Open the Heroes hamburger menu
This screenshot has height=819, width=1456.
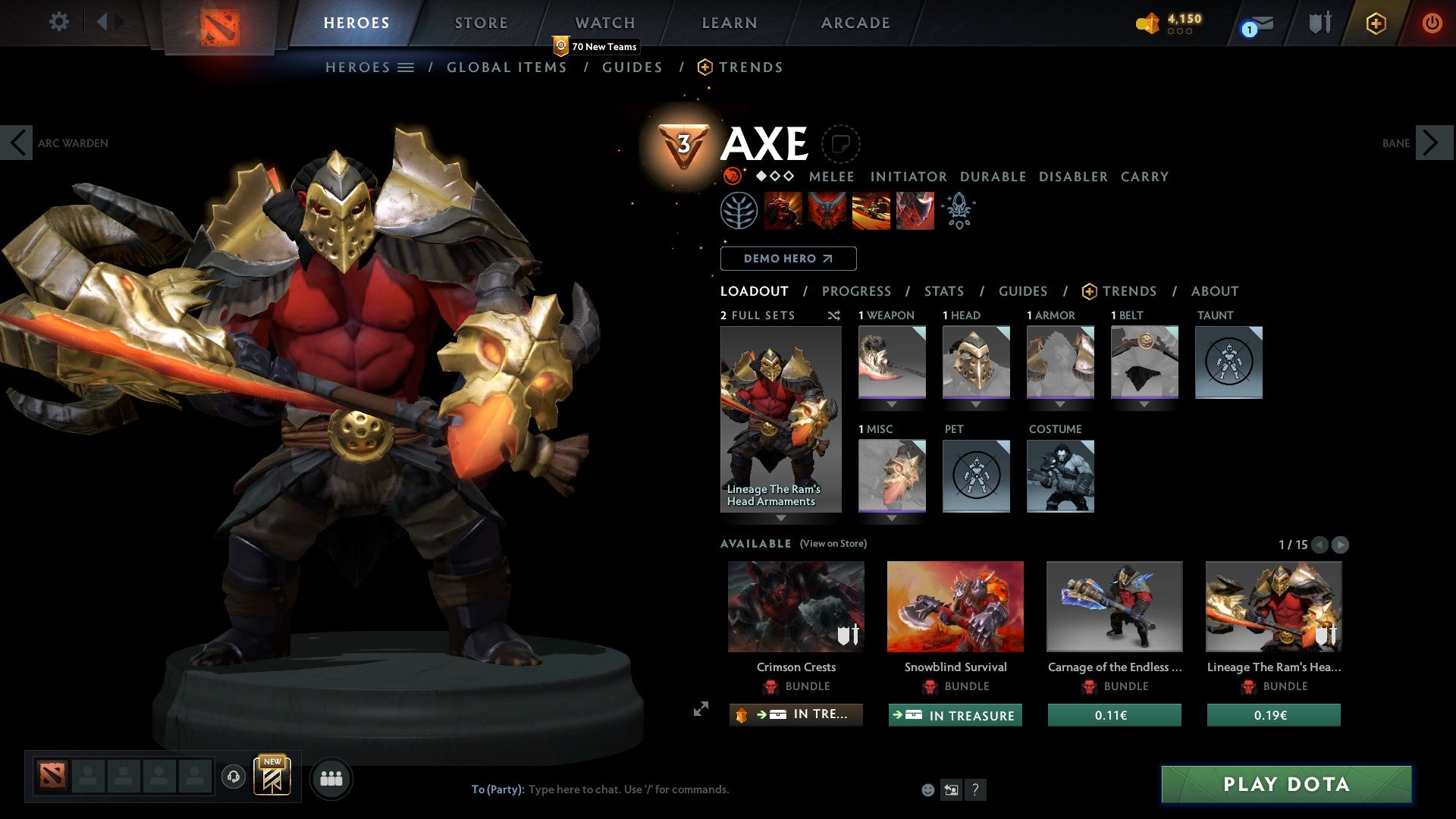click(406, 67)
